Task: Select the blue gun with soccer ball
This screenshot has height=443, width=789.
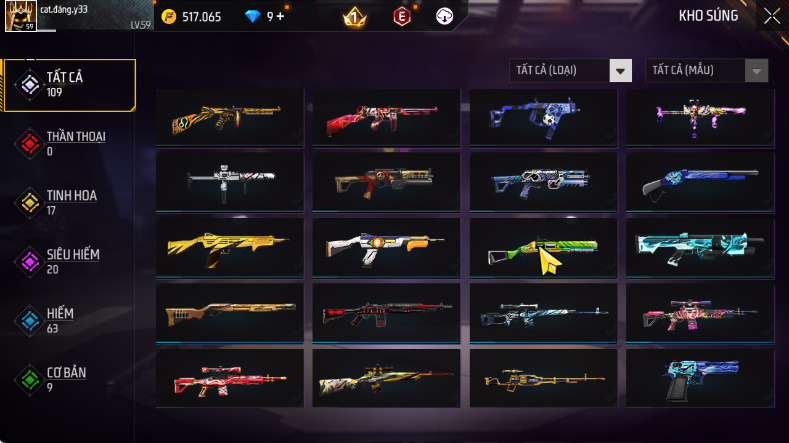Action: [541, 118]
